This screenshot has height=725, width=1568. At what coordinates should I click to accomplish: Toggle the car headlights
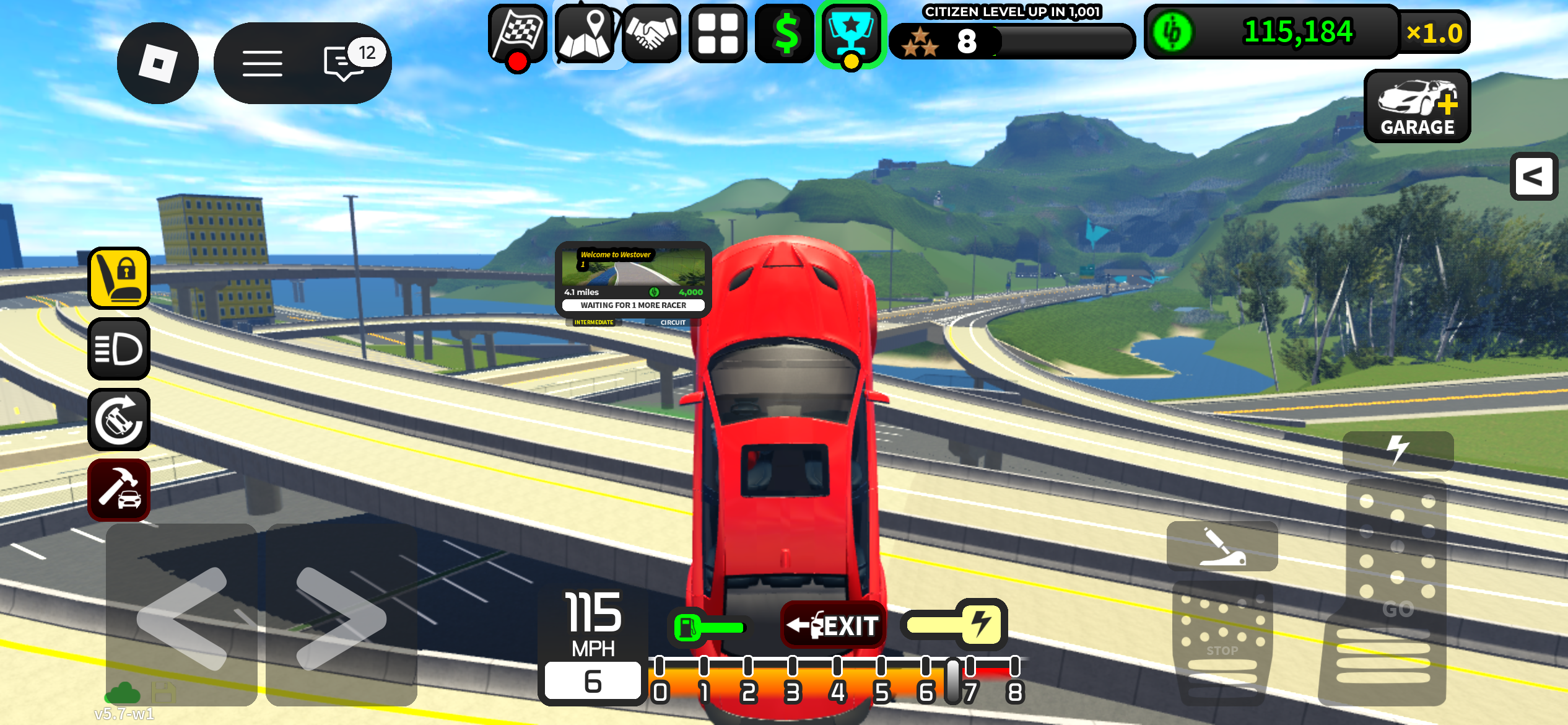pos(119,349)
